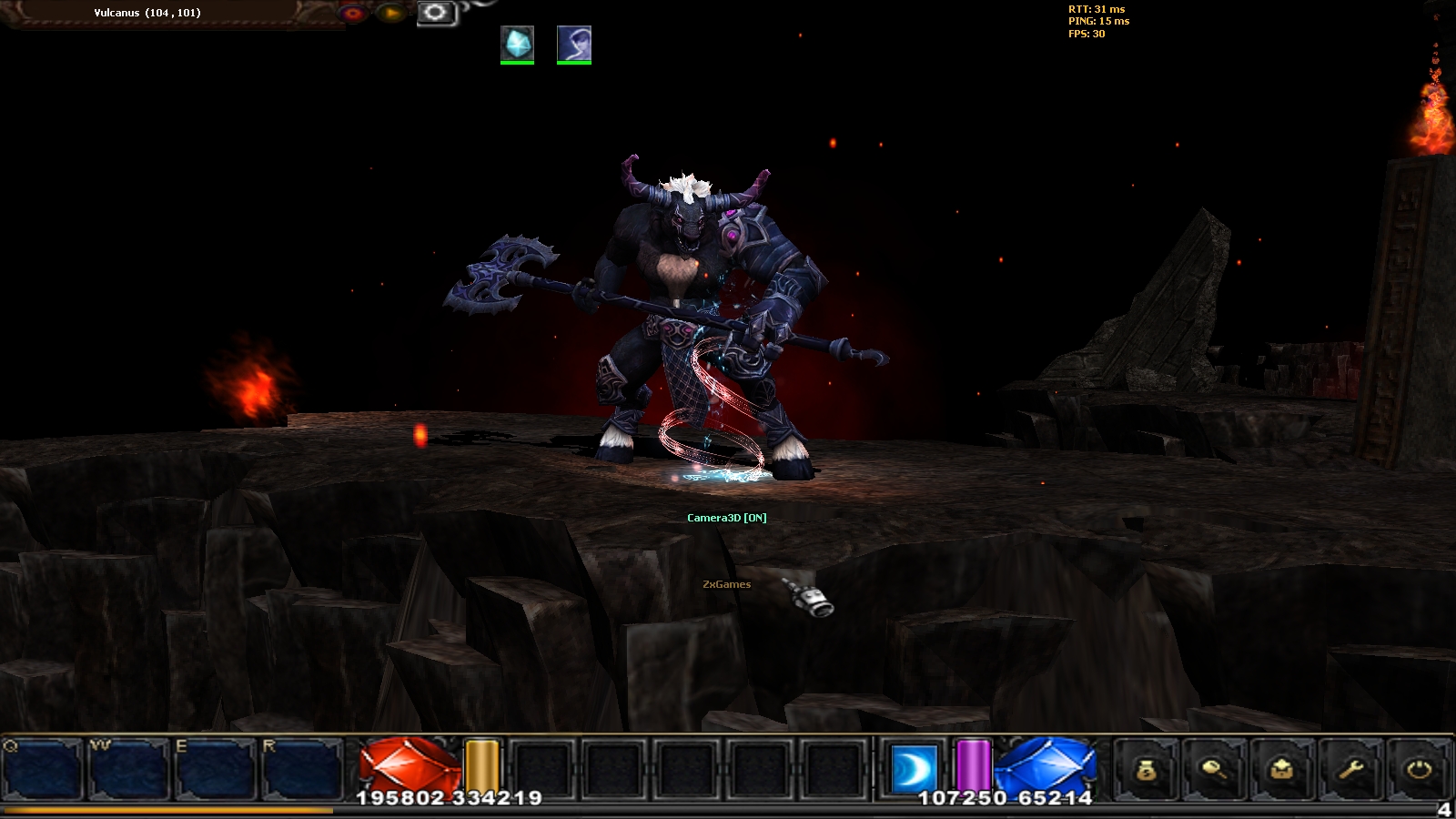1456x819 pixels.
Task: Click the gear settings button at top
Action: coord(435,13)
